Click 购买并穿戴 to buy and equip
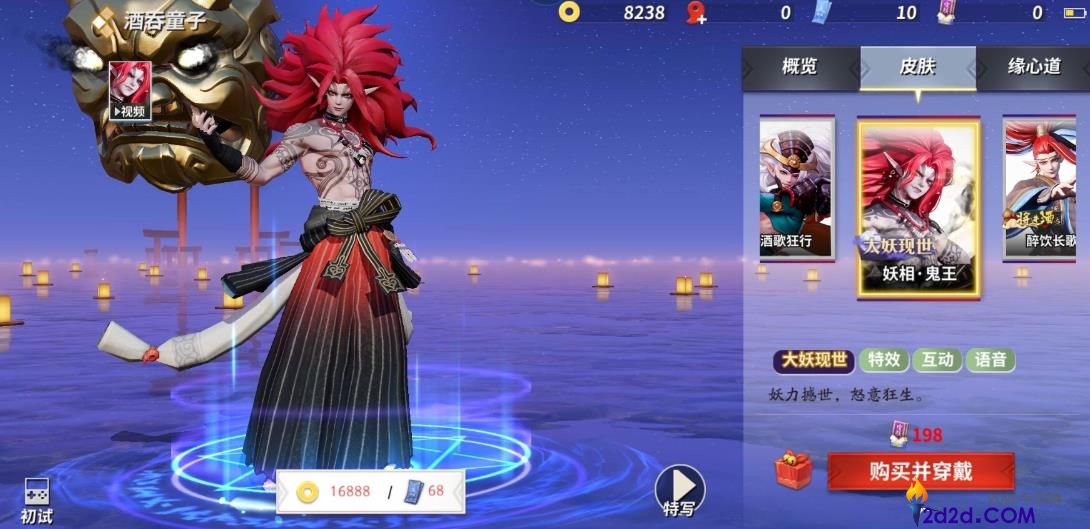 920,471
